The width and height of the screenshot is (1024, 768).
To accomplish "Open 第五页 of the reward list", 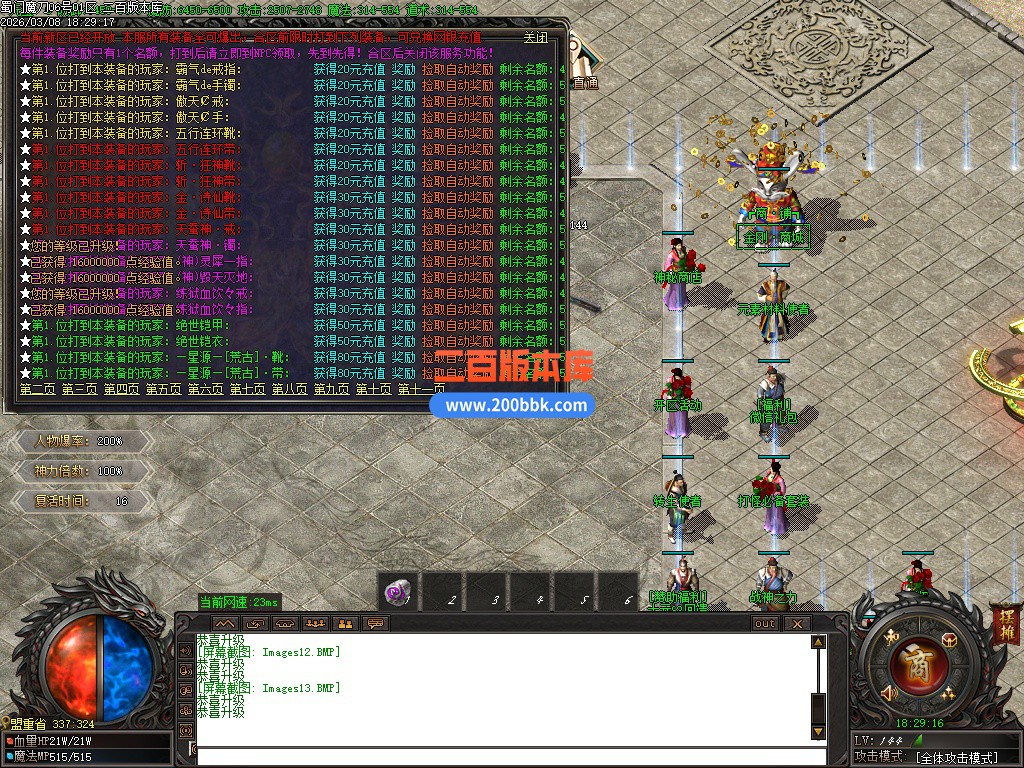I will point(163,389).
